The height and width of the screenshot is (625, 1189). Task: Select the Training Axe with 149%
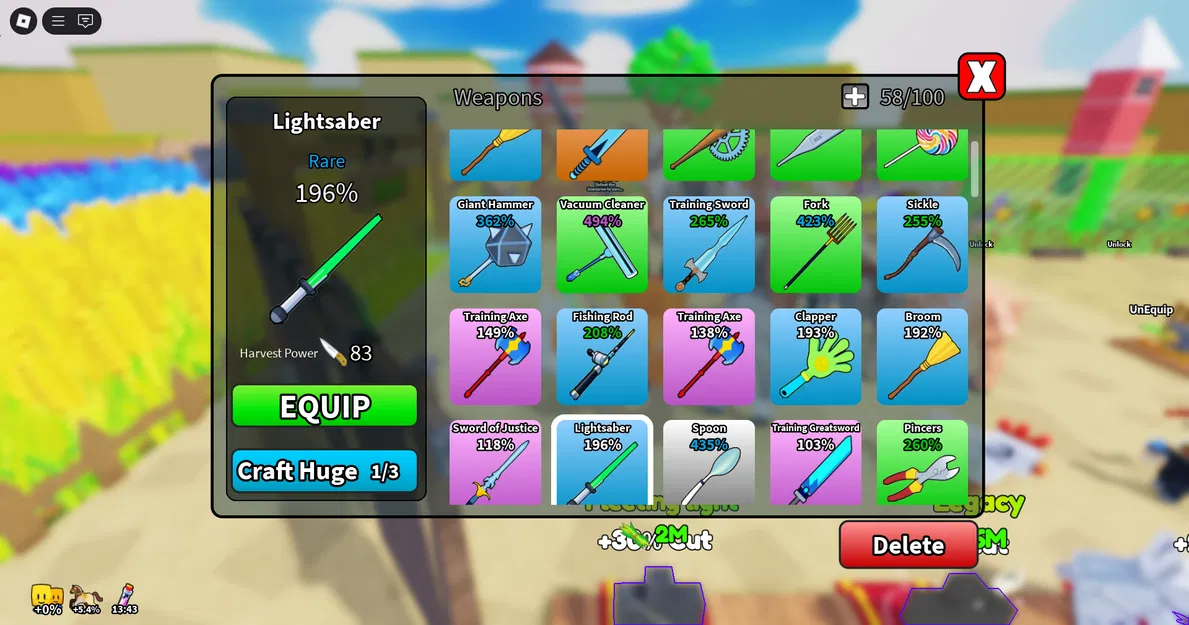pyautogui.click(x=495, y=357)
